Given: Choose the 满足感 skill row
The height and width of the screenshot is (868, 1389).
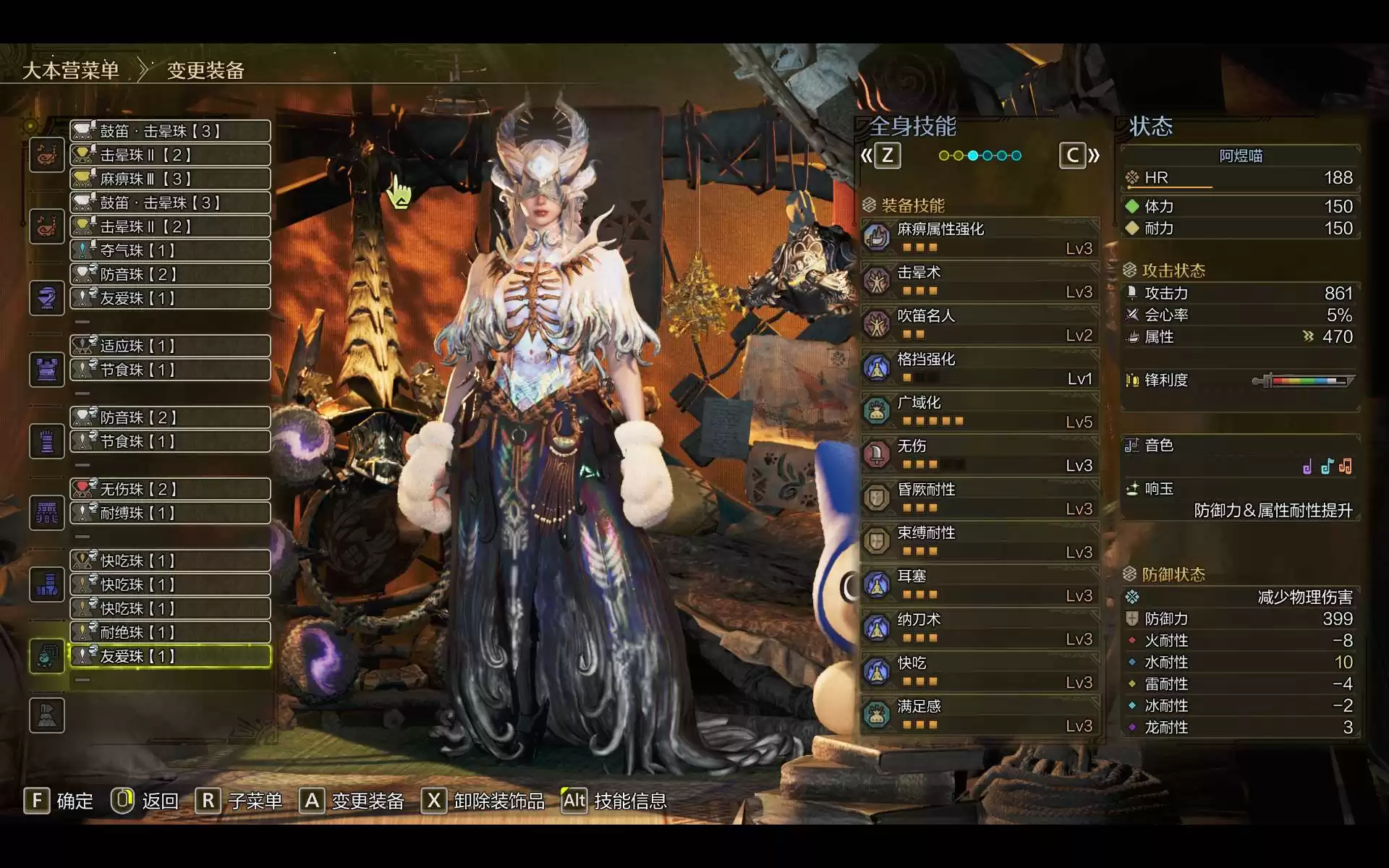Looking at the screenshot, I should tap(980, 715).
